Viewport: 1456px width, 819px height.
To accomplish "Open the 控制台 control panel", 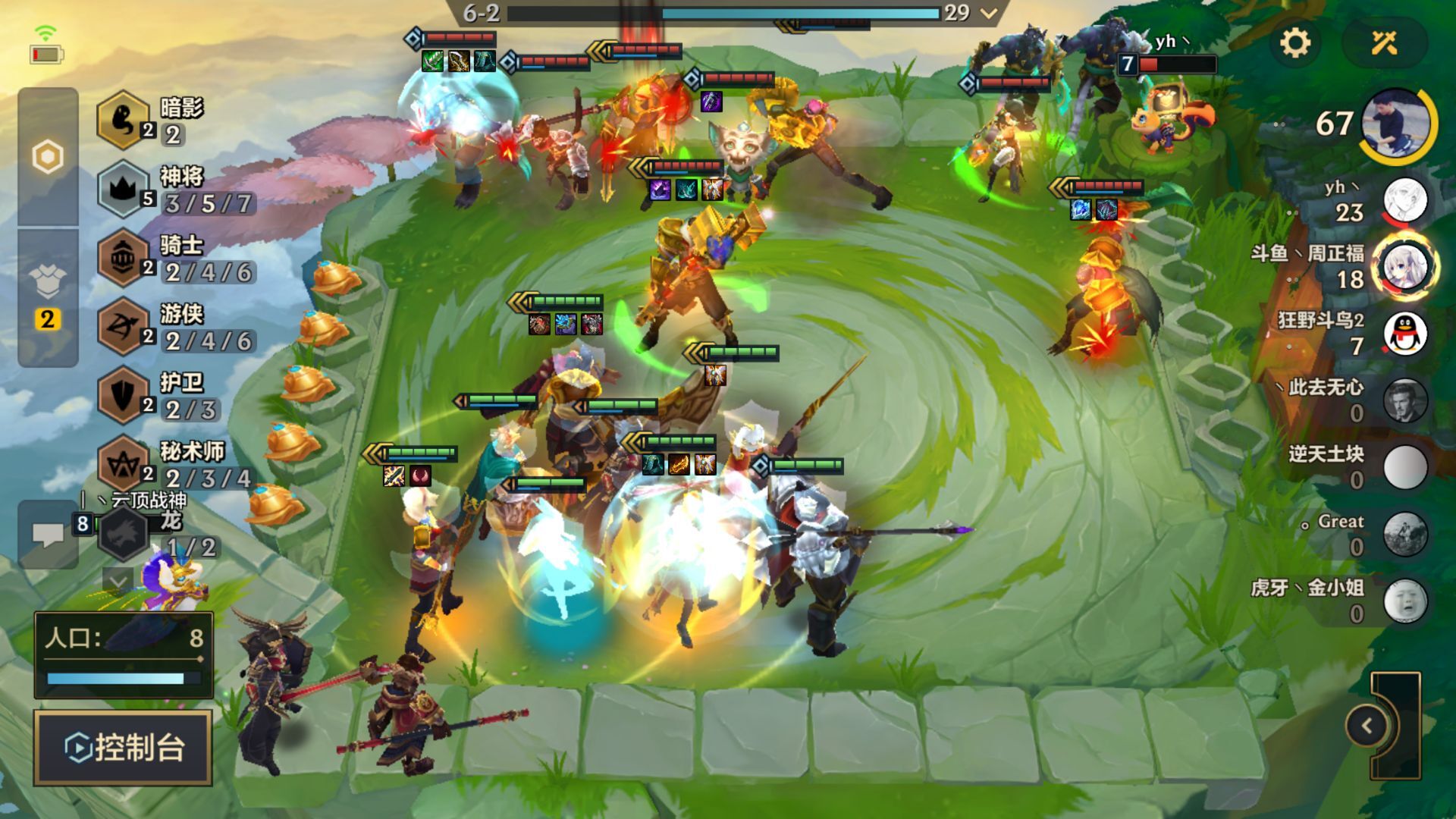I will click(x=123, y=748).
